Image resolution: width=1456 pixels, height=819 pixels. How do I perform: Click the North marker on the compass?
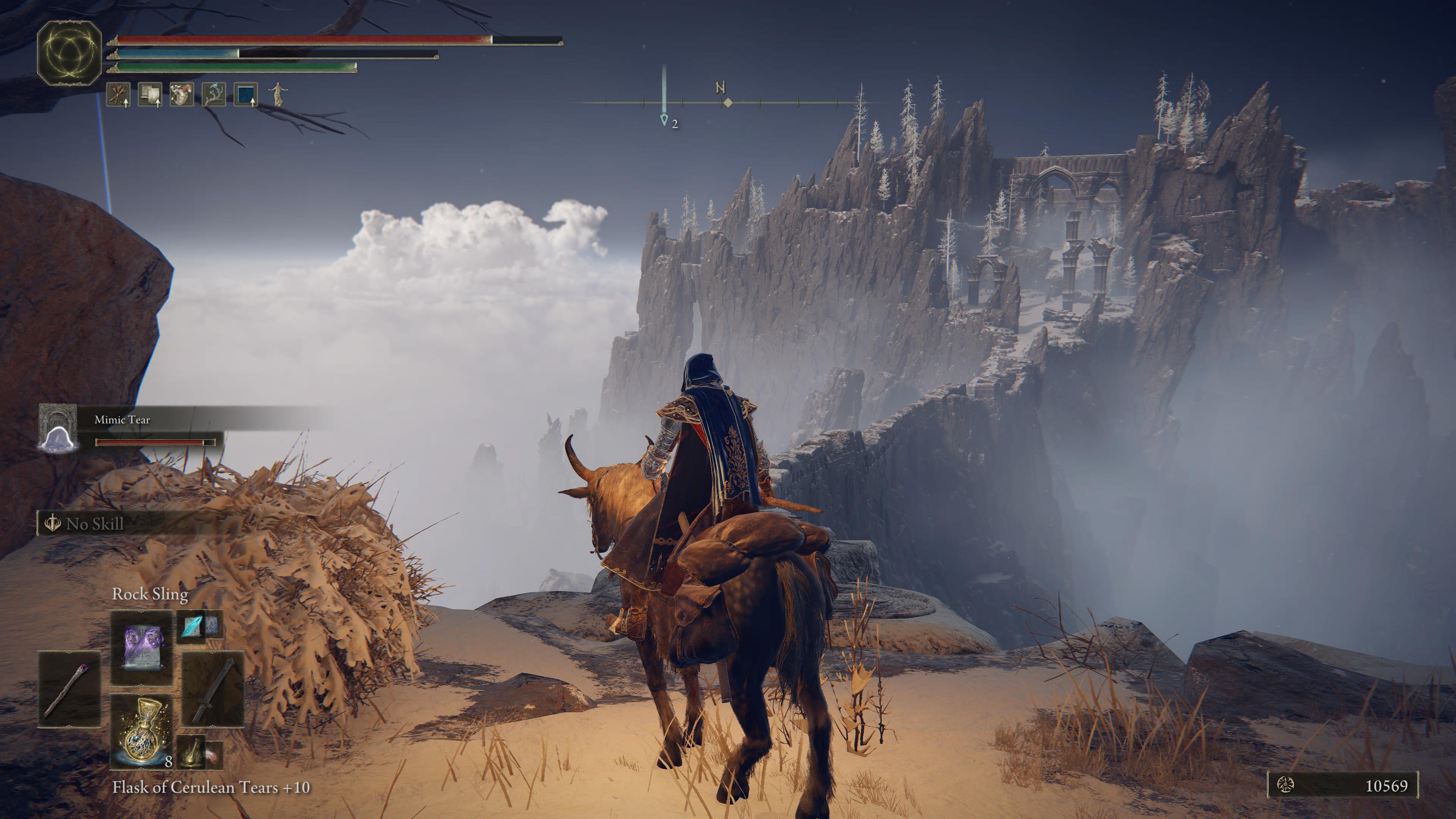point(721,88)
